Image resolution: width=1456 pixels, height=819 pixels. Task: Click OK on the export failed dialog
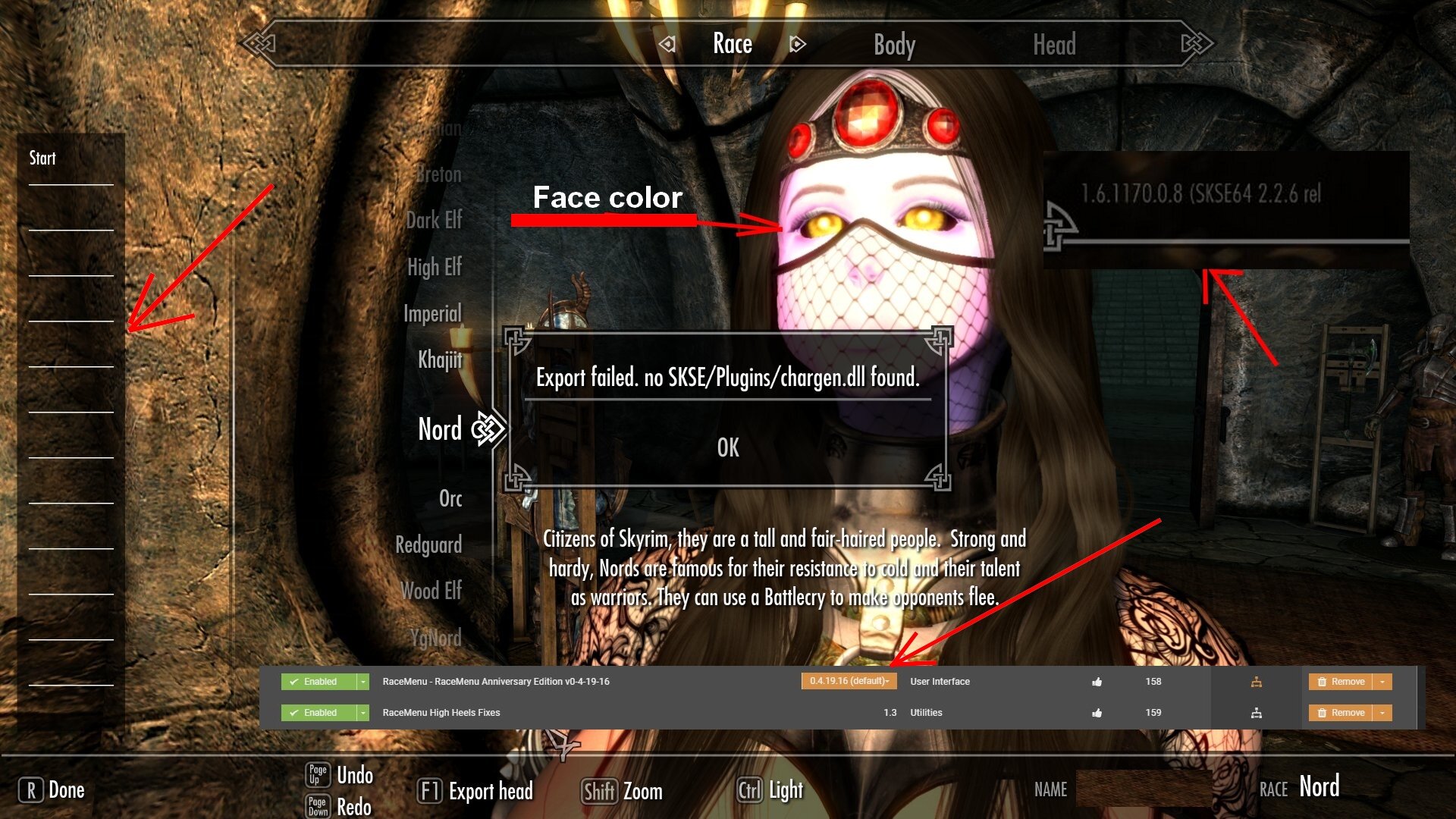point(726,447)
